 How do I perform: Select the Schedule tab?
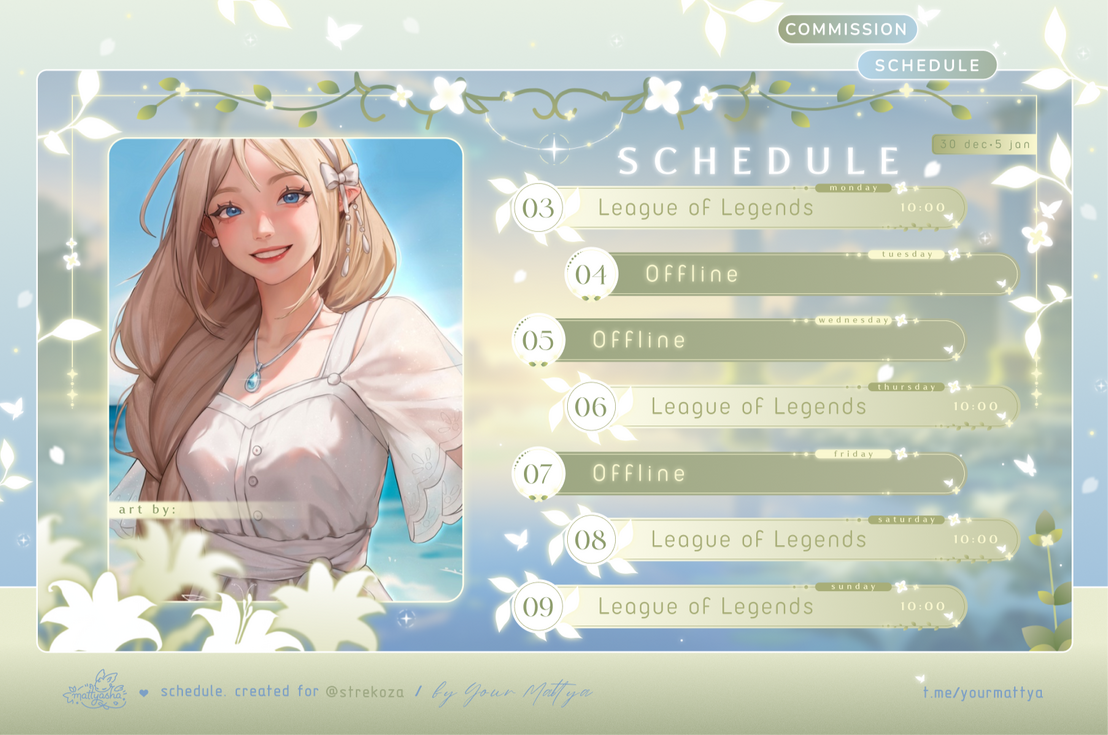927,65
